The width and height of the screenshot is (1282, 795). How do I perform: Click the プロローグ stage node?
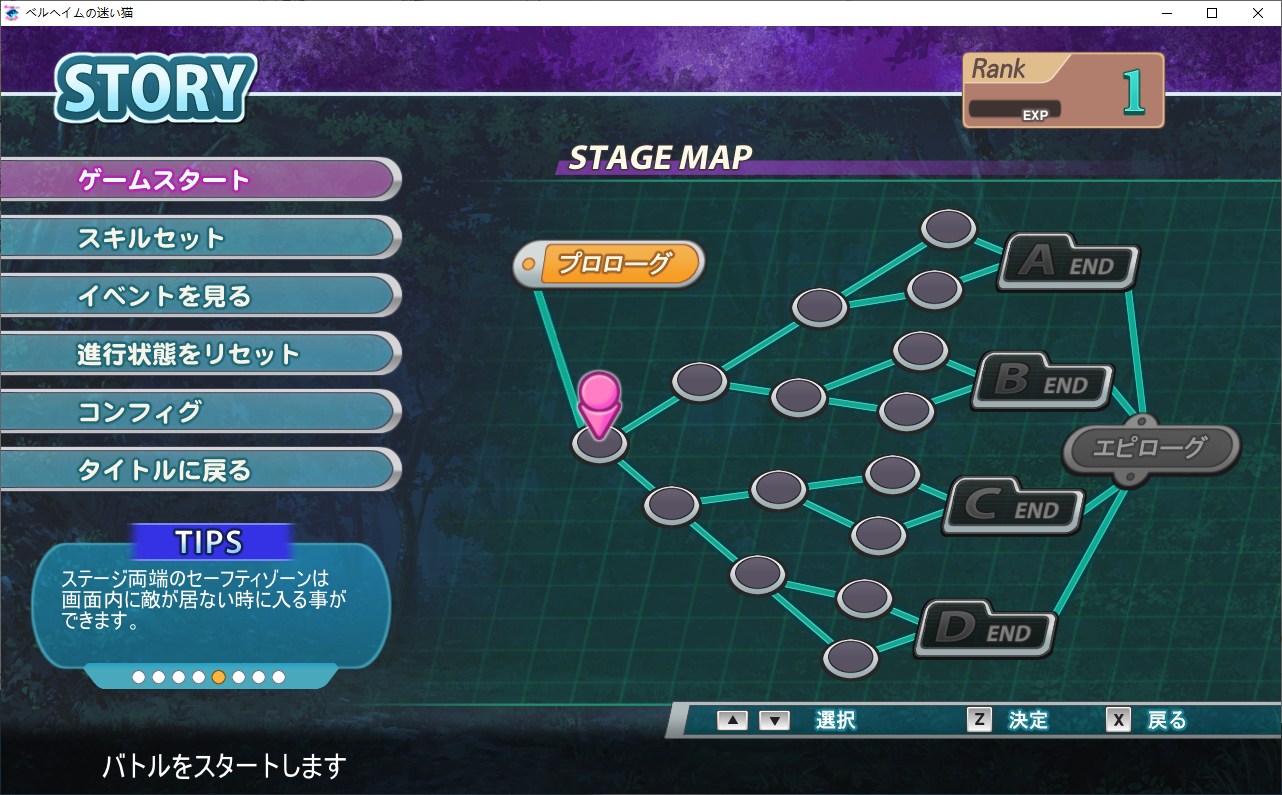click(x=612, y=264)
